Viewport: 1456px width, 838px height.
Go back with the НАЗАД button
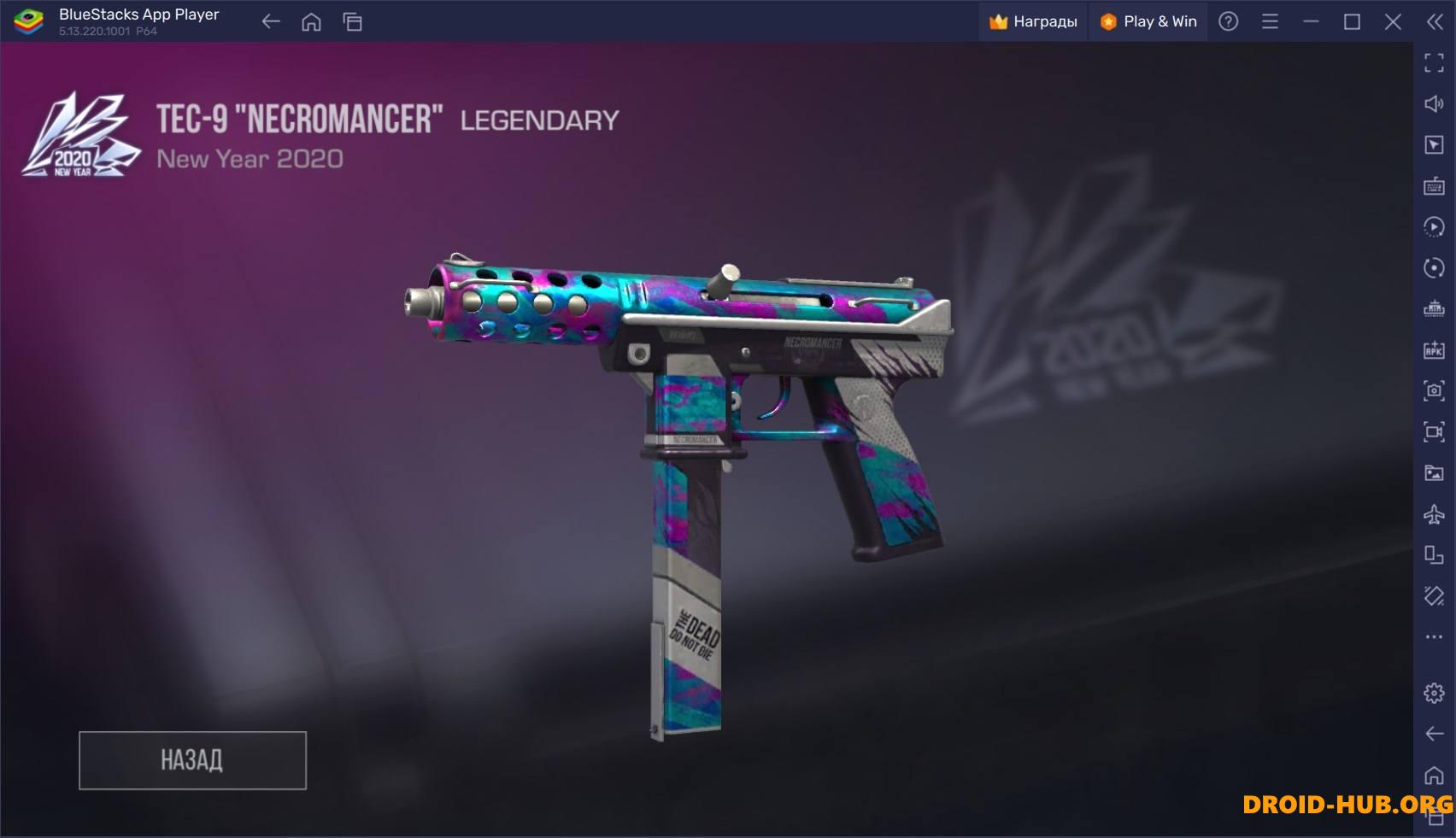[x=192, y=759]
